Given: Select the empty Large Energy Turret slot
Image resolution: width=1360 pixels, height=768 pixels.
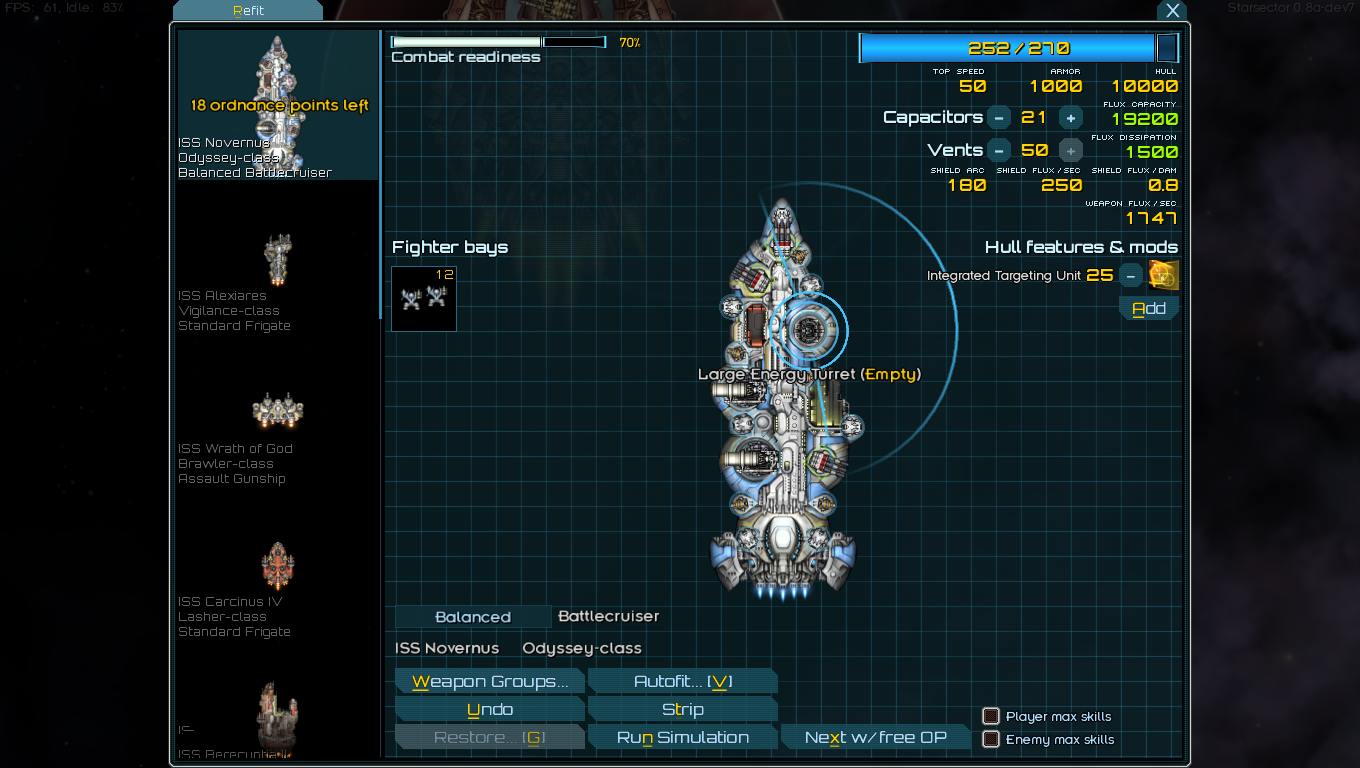Looking at the screenshot, I should pyautogui.click(x=807, y=327).
